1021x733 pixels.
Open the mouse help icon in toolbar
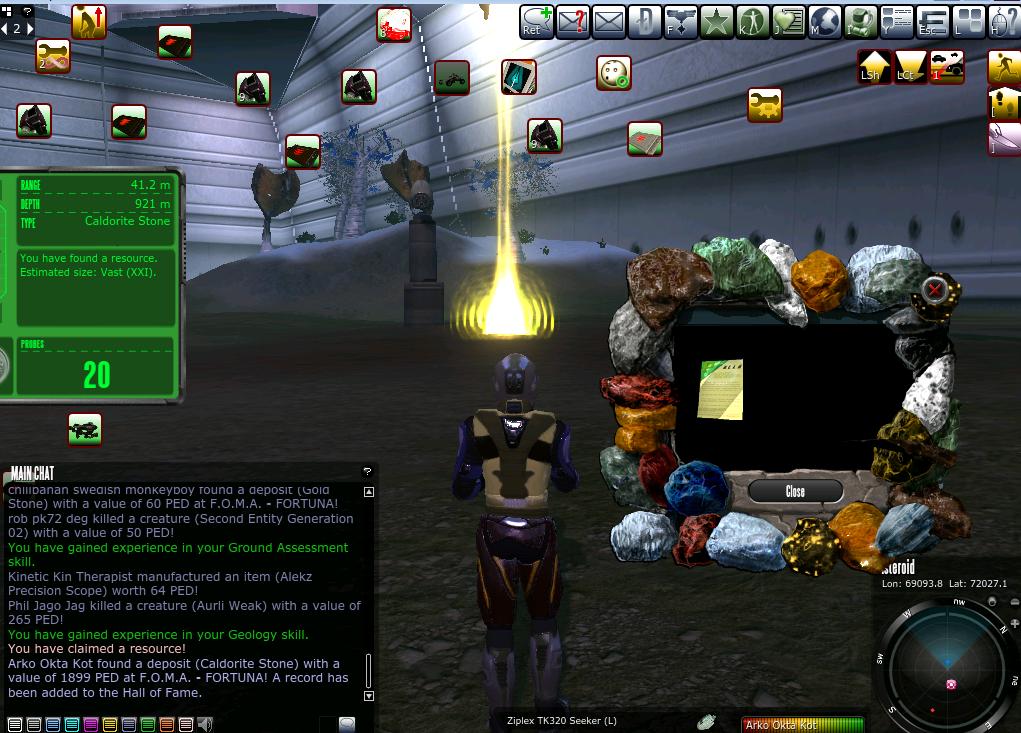pyautogui.click(x=1004, y=21)
